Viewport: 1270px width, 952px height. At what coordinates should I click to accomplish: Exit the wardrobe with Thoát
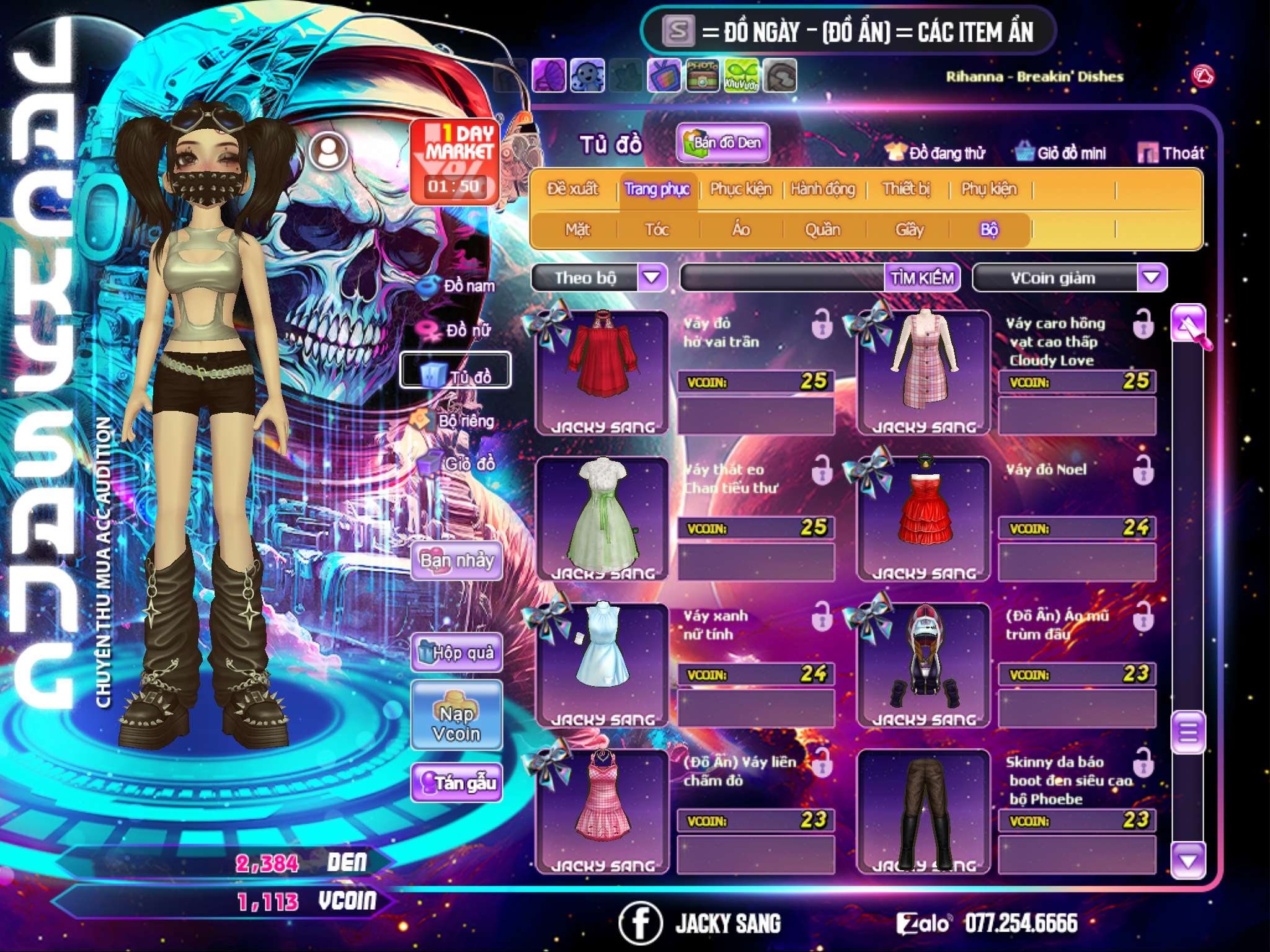1171,153
